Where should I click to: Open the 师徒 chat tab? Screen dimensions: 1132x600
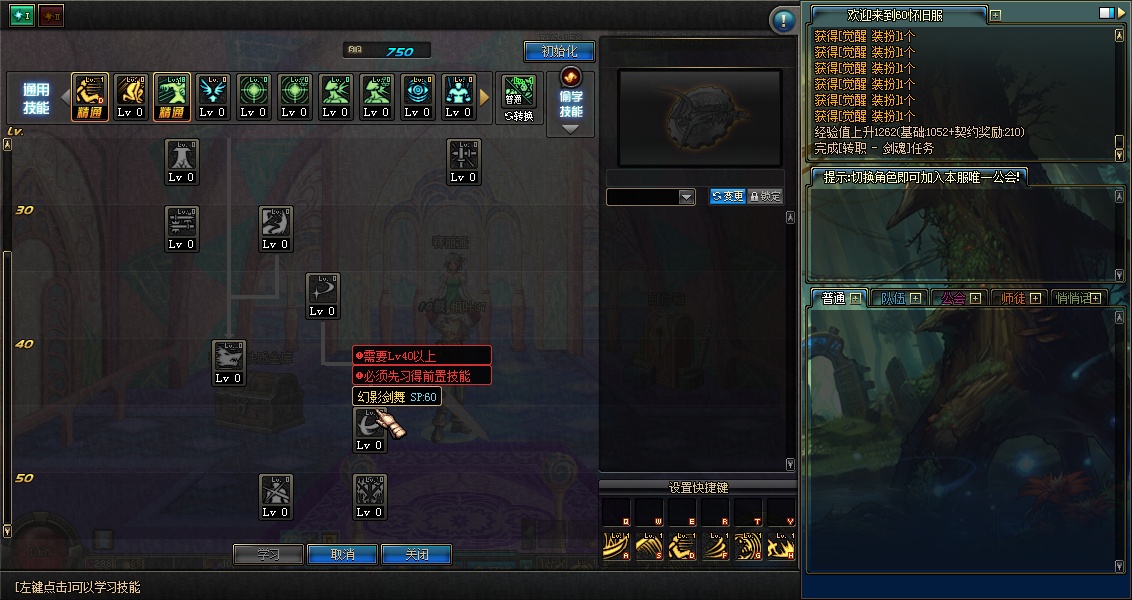pos(1019,298)
